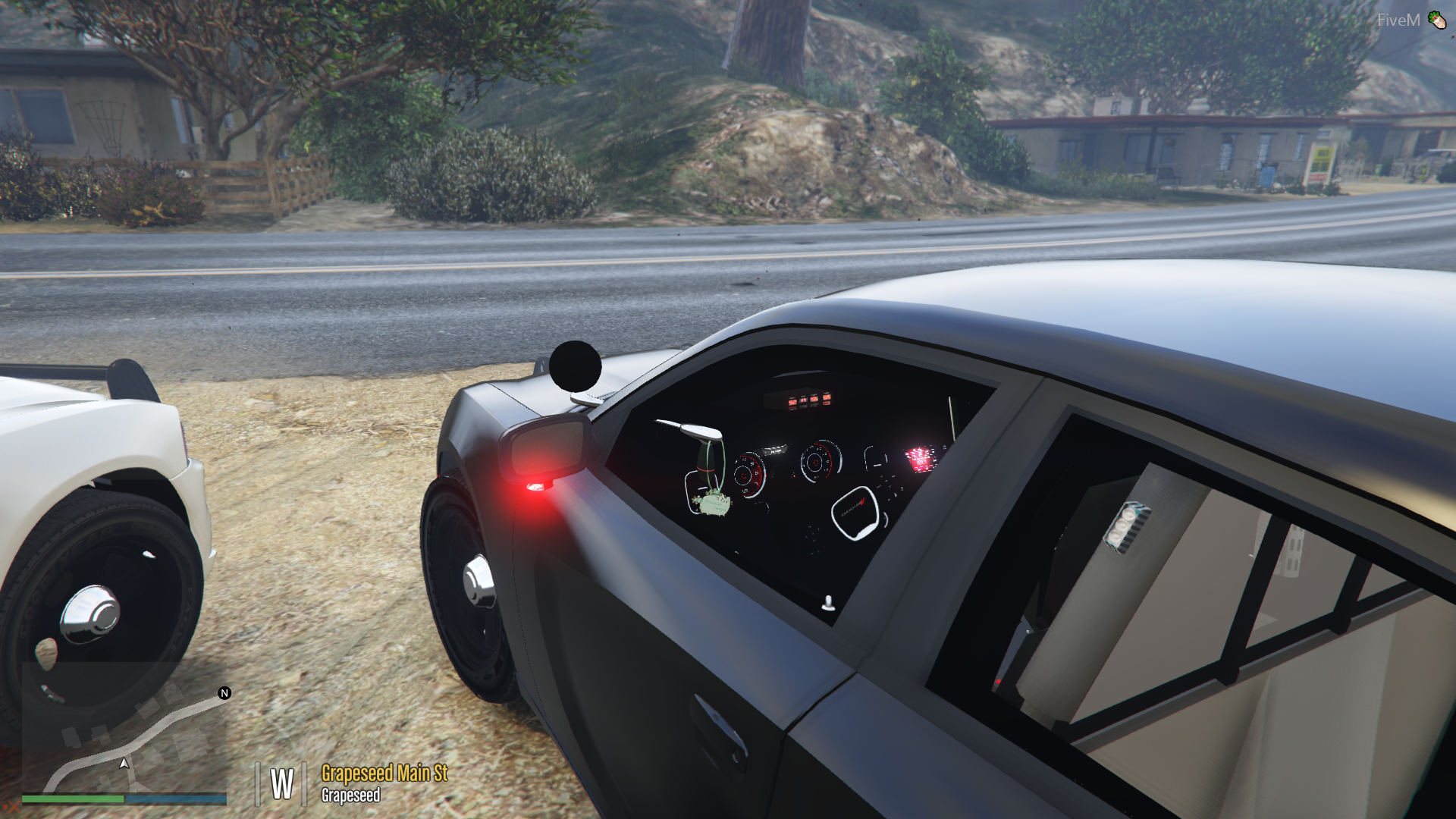Viewport: 1456px width, 819px height.
Task: Click the FiveM watermark logo
Action: [1411, 20]
